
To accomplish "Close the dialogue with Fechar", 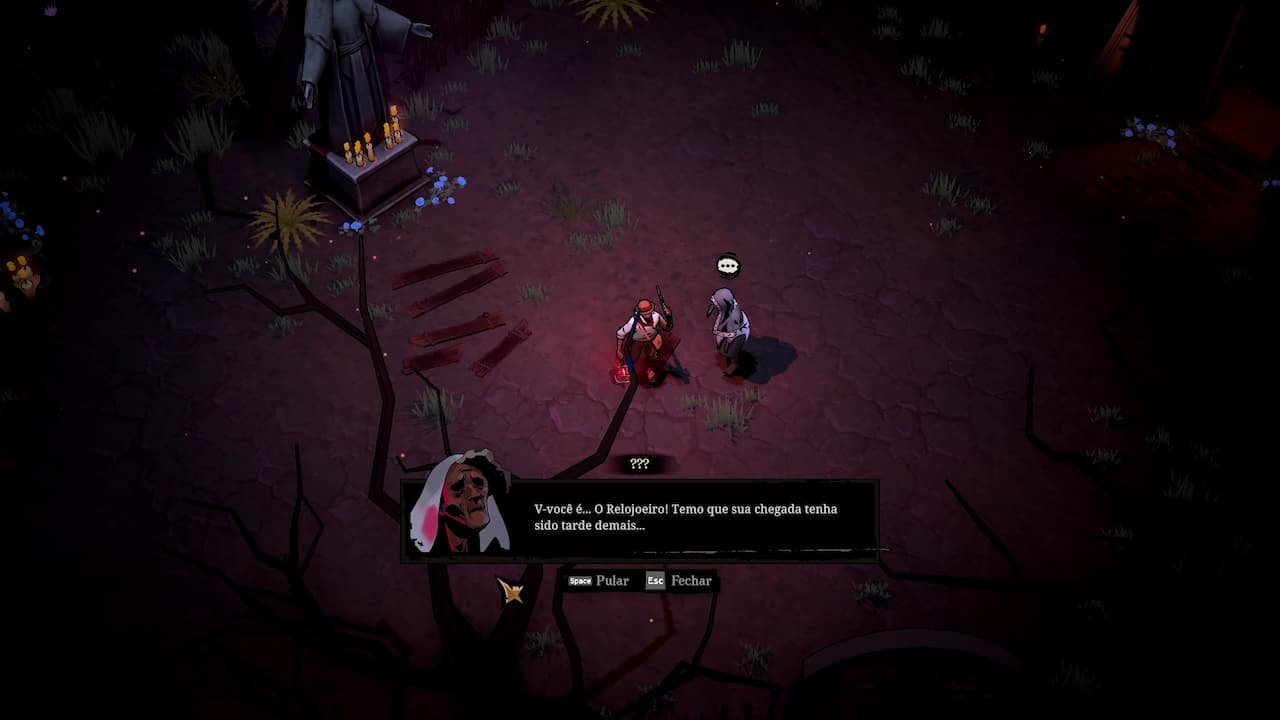I will [x=679, y=581].
